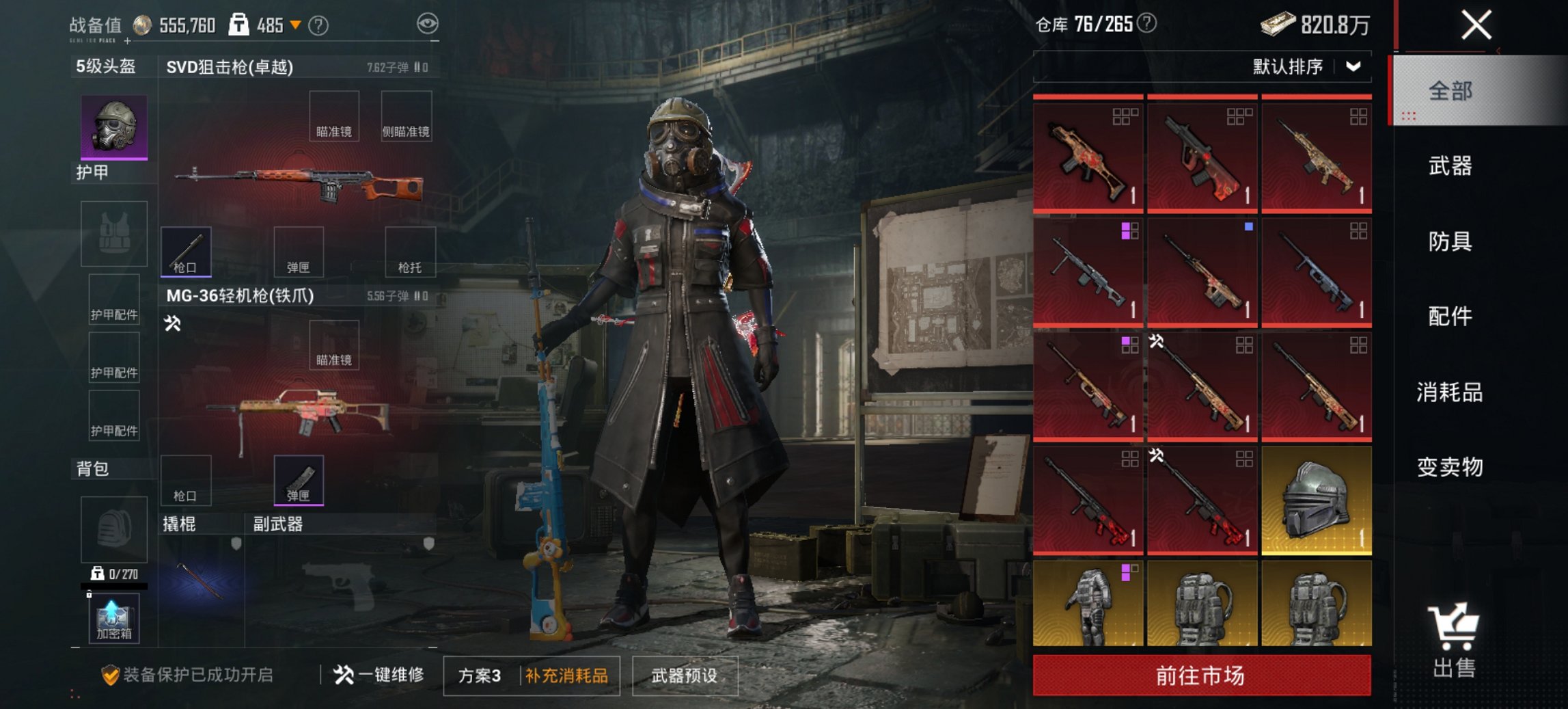This screenshot has height=709, width=1568.
Task: Go to the market via 前往市场
Action: click(x=1201, y=675)
